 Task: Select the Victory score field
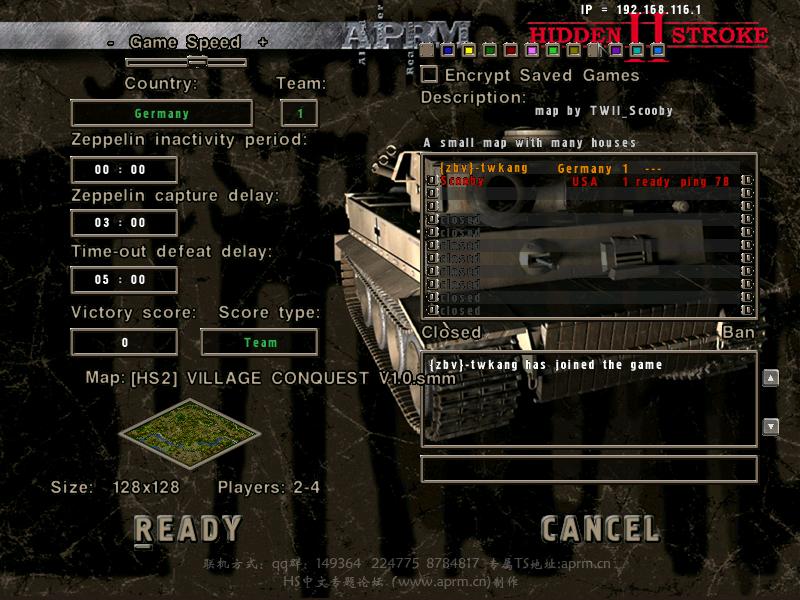(x=124, y=342)
